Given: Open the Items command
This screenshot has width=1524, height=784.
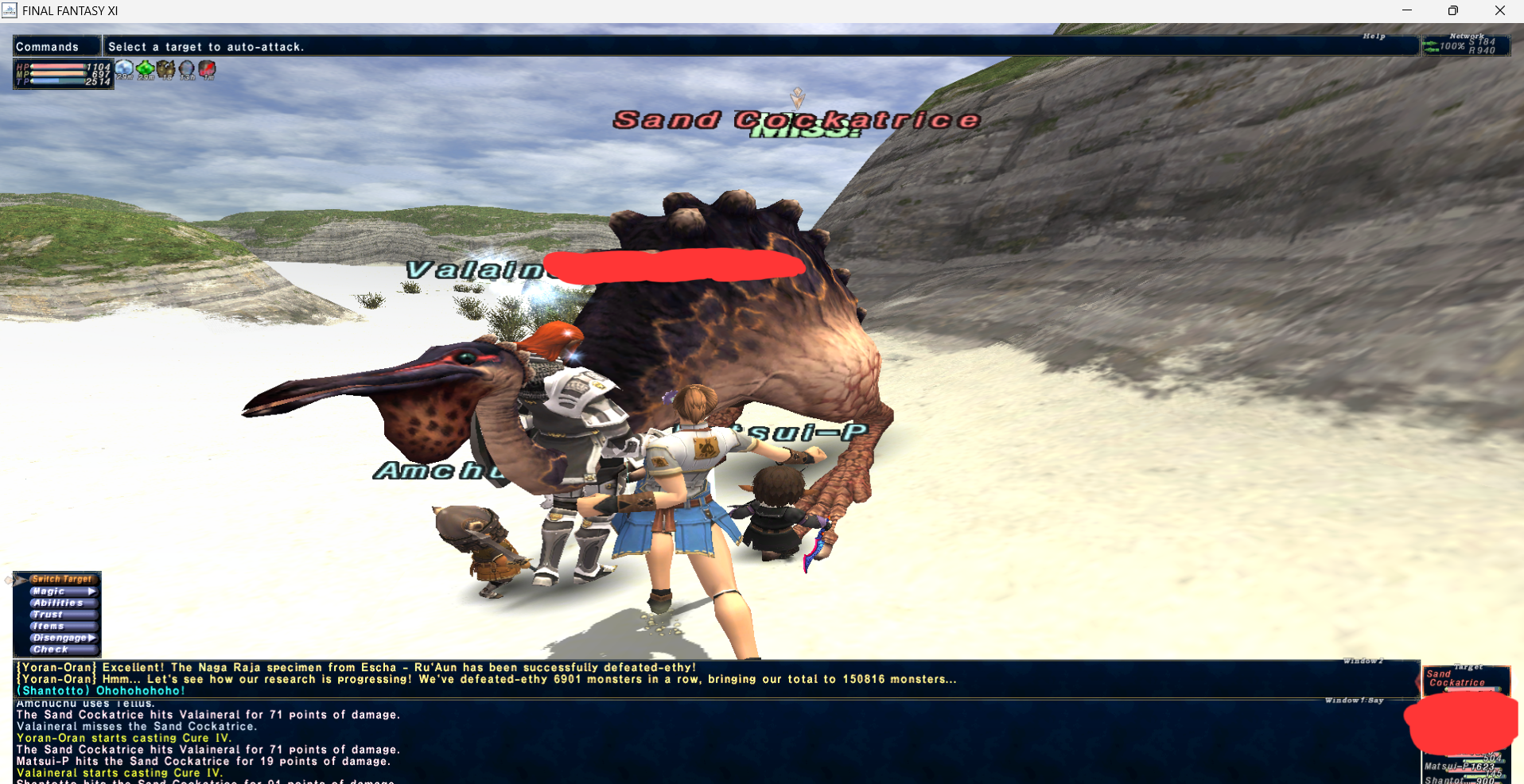Looking at the screenshot, I should coord(49,626).
